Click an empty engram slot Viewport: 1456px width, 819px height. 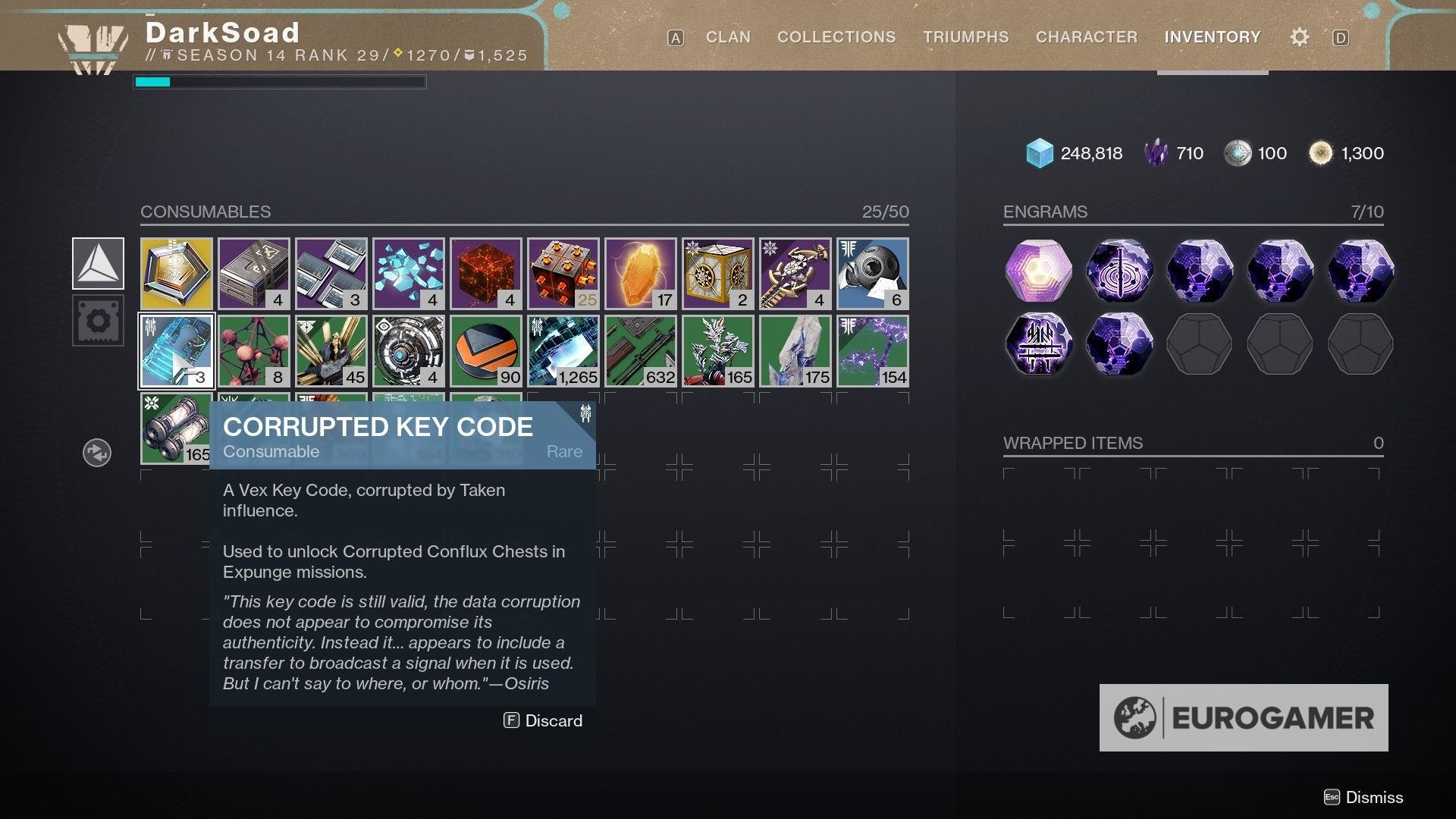[1200, 344]
